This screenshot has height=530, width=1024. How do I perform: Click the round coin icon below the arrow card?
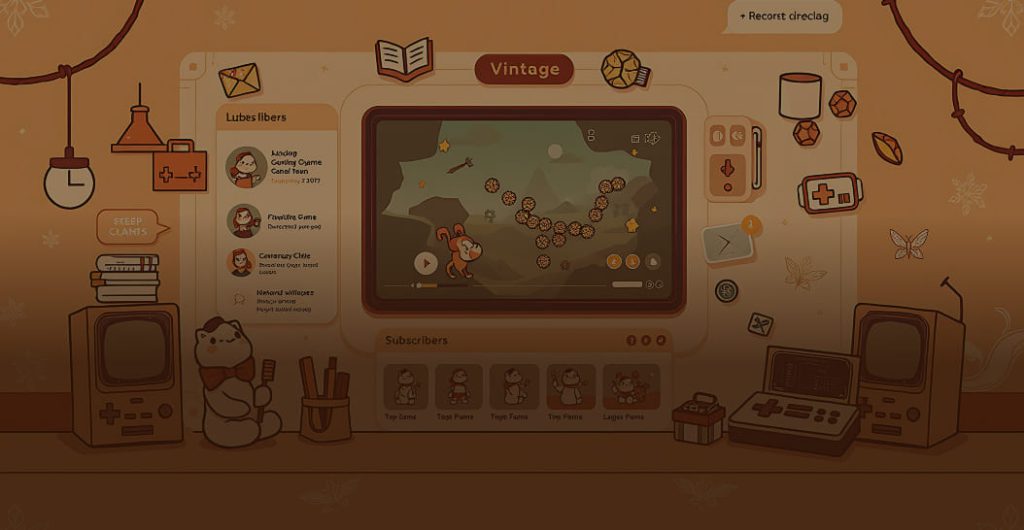727,291
